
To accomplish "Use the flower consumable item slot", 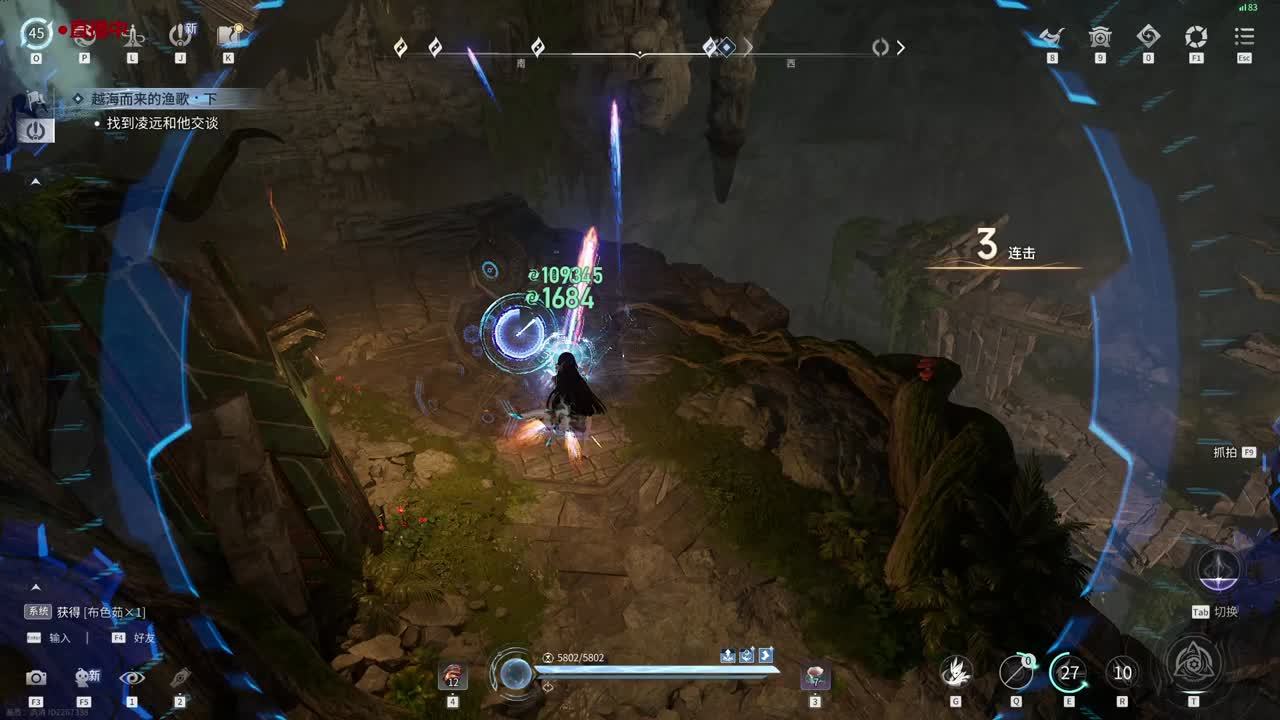I will coord(815,676).
